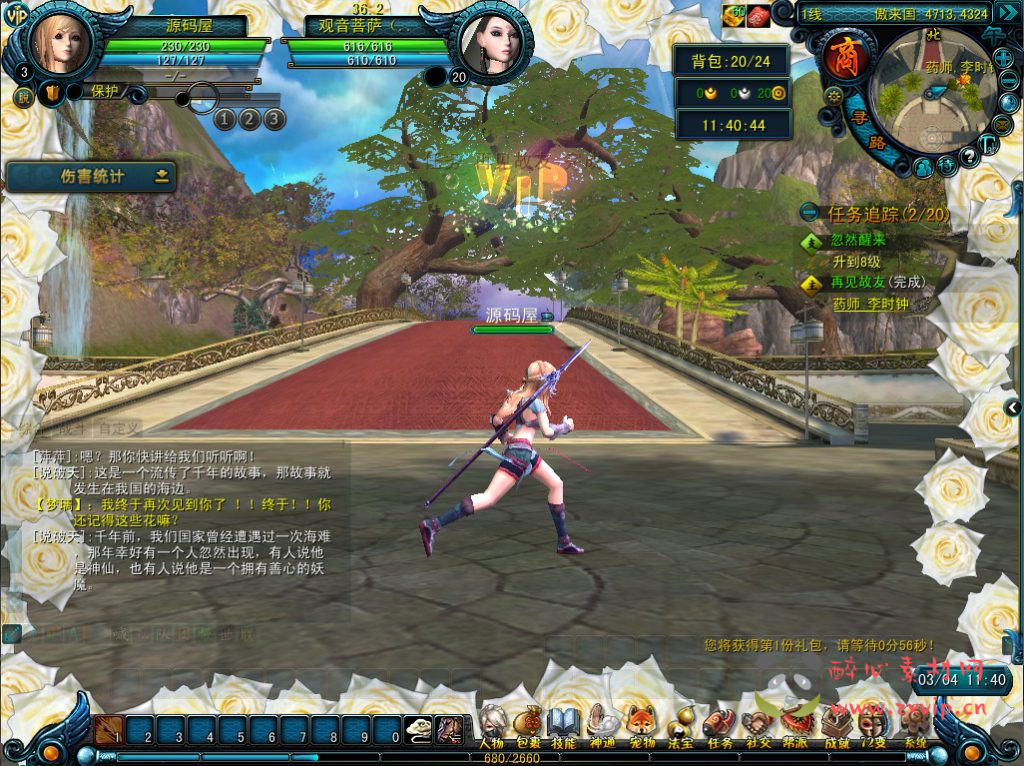
Task: Open the minimap question mark help button
Action: (x=968, y=158)
